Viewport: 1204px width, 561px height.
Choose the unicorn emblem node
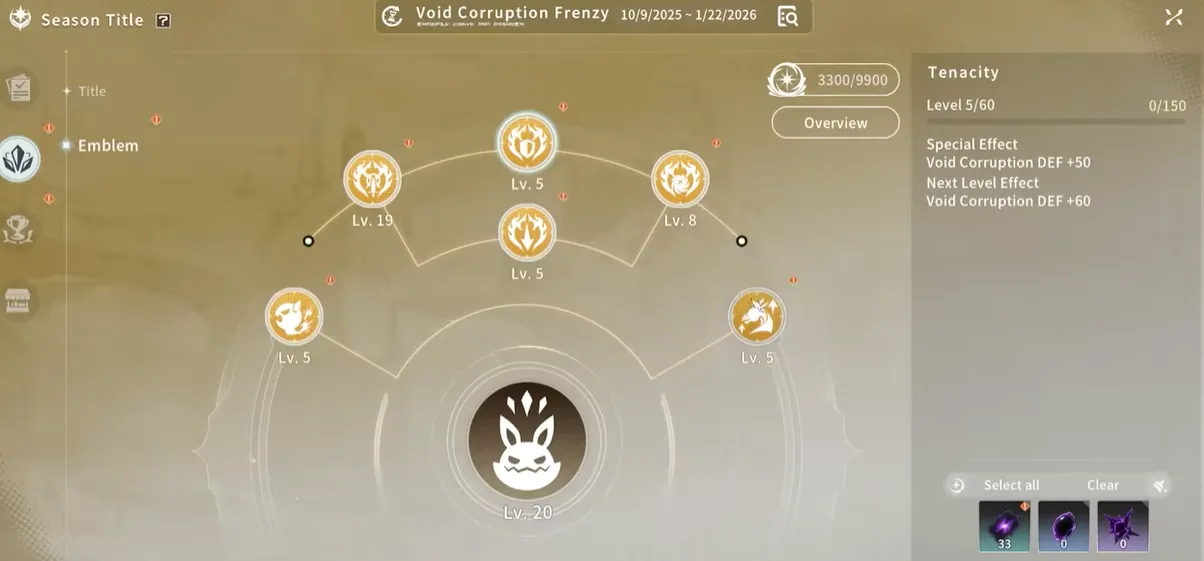[757, 317]
